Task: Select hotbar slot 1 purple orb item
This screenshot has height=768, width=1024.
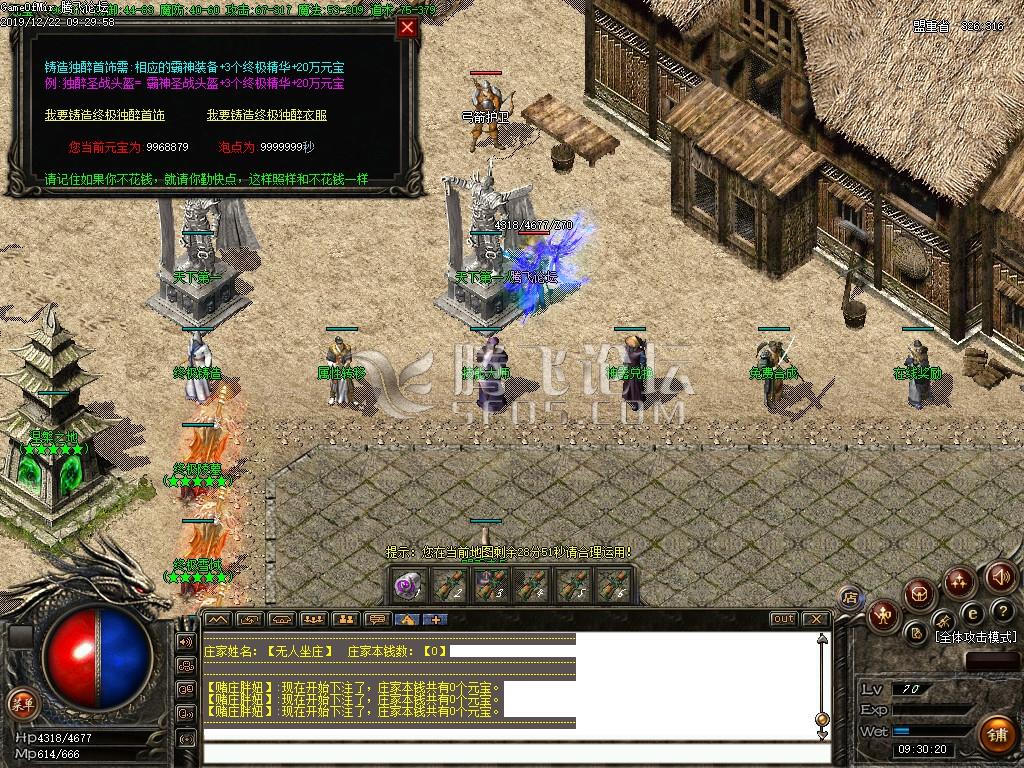Action: 407,586
